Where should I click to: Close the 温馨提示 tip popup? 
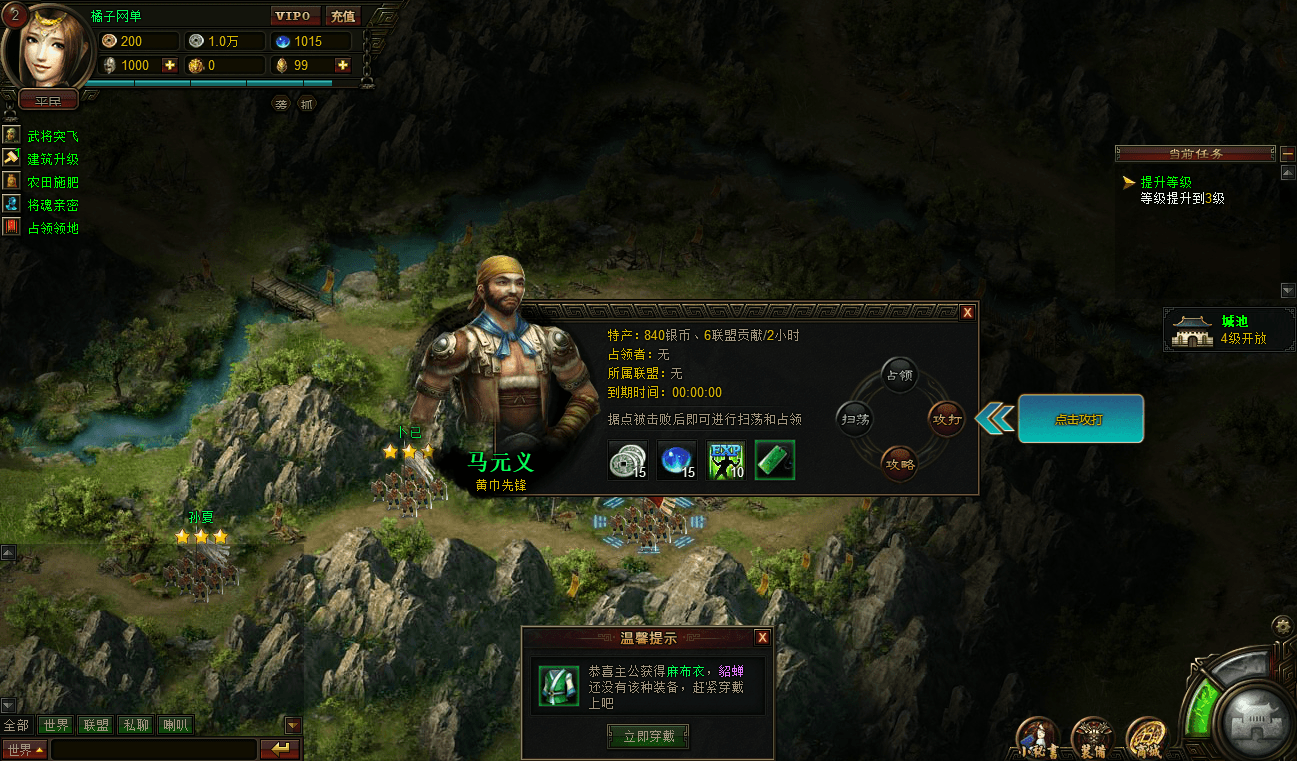[762, 638]
